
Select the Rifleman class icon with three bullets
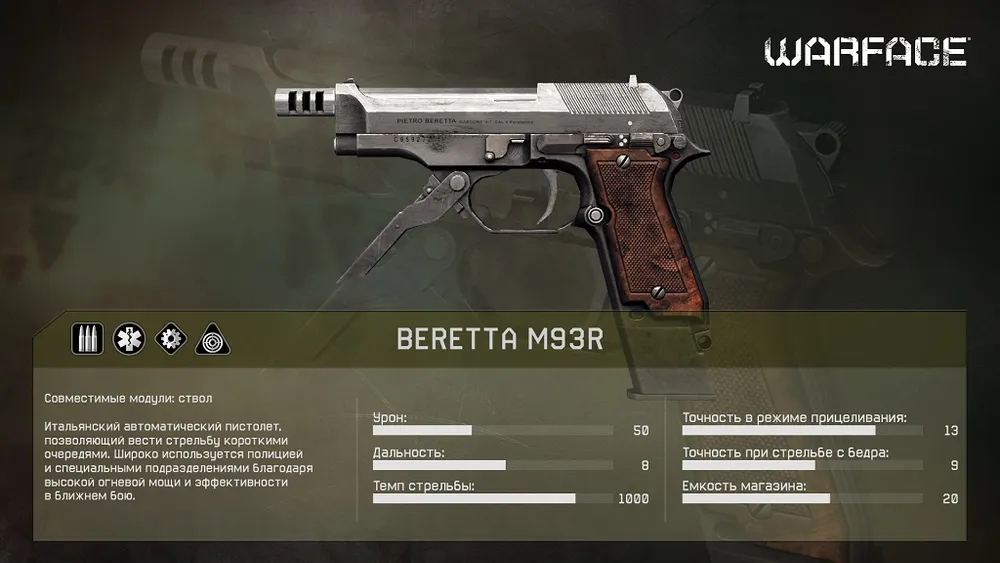tap(87, 339)
